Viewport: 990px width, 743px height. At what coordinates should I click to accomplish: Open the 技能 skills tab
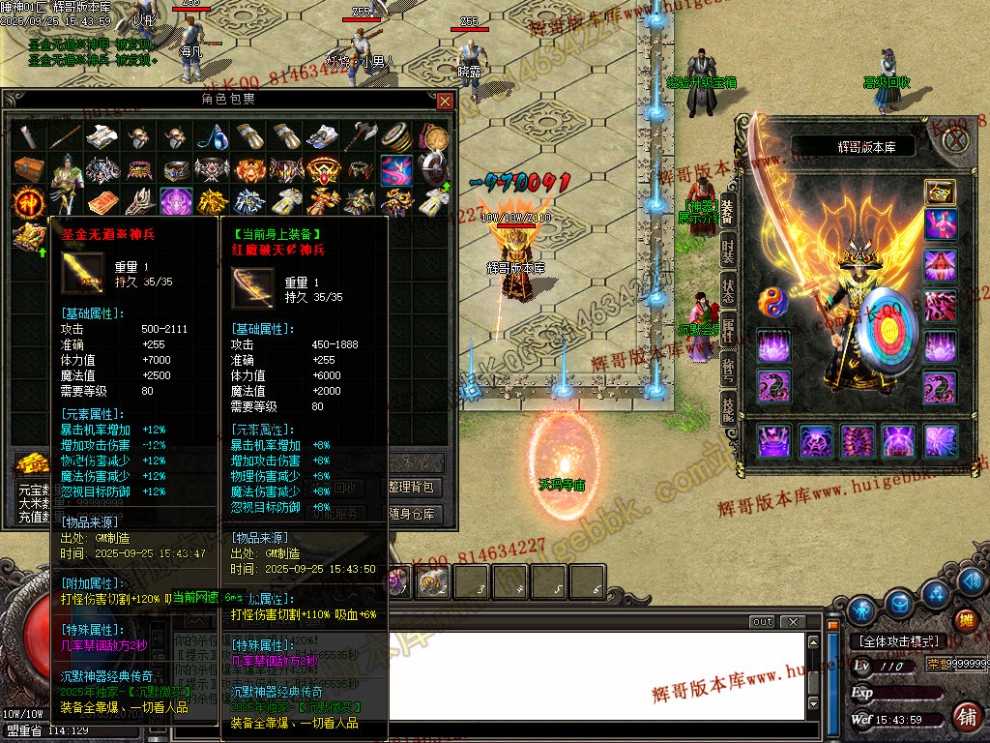coord(729,406)
